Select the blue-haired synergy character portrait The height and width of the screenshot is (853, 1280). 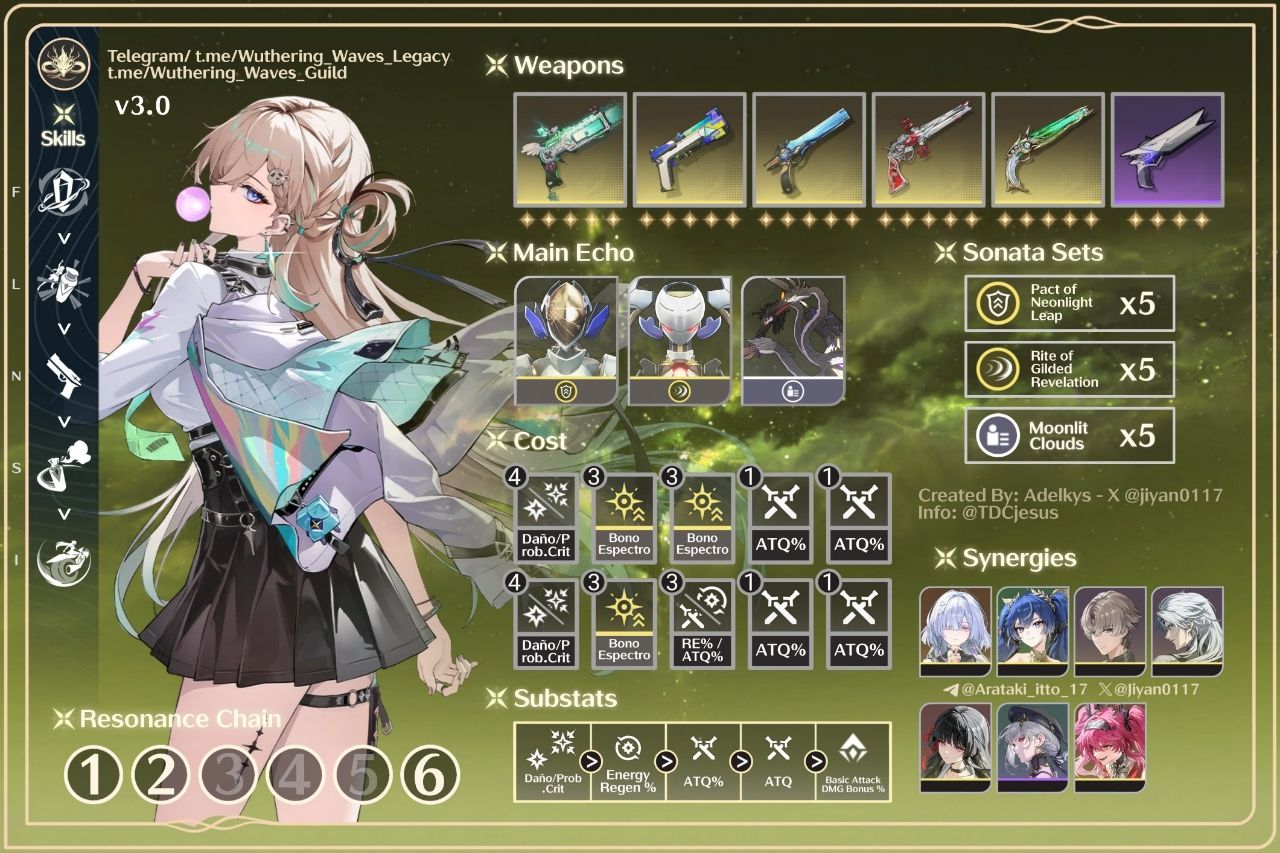coord(1032,631)
